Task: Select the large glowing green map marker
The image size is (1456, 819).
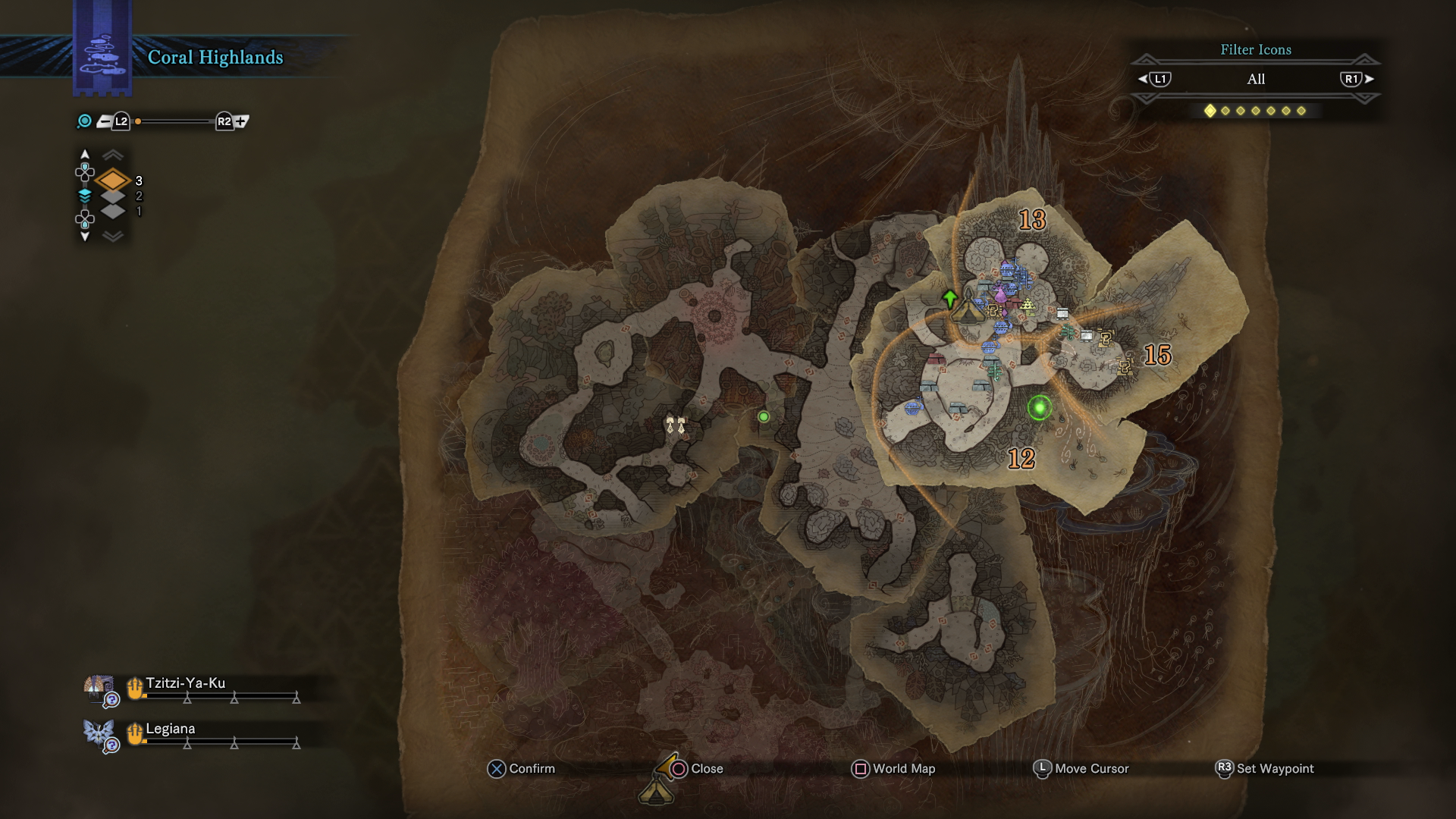Action: coord(1040,408)
